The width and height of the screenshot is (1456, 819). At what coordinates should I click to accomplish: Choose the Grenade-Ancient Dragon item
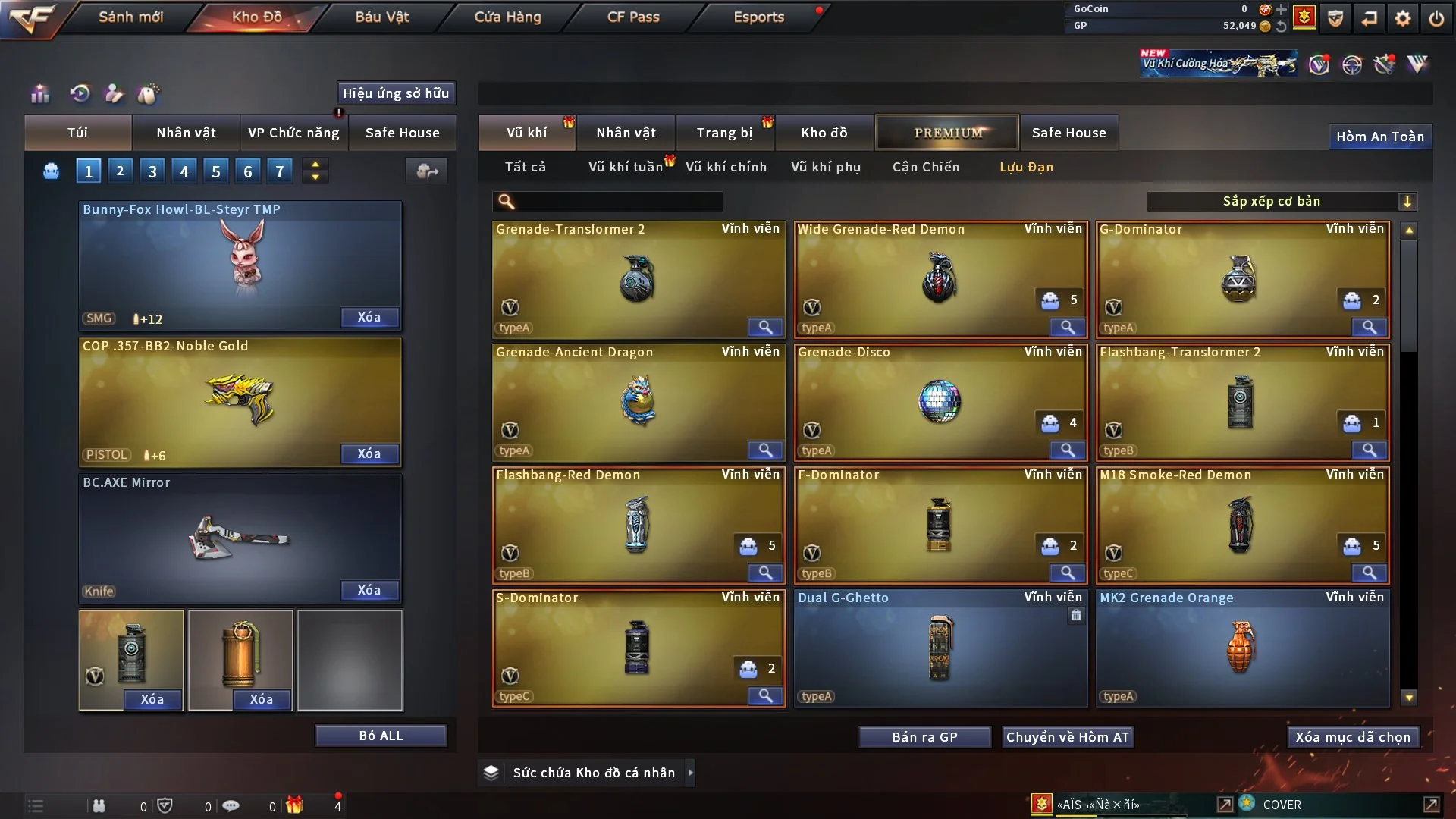click(x=638, y=402)
